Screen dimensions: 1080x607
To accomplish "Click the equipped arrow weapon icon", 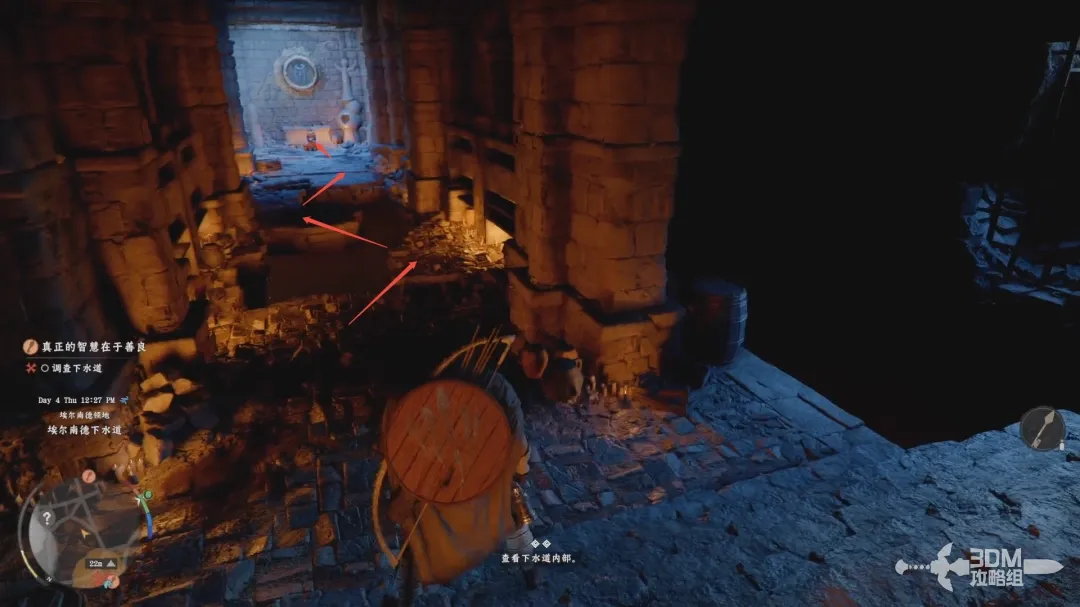I will (x=1042, y=429).
